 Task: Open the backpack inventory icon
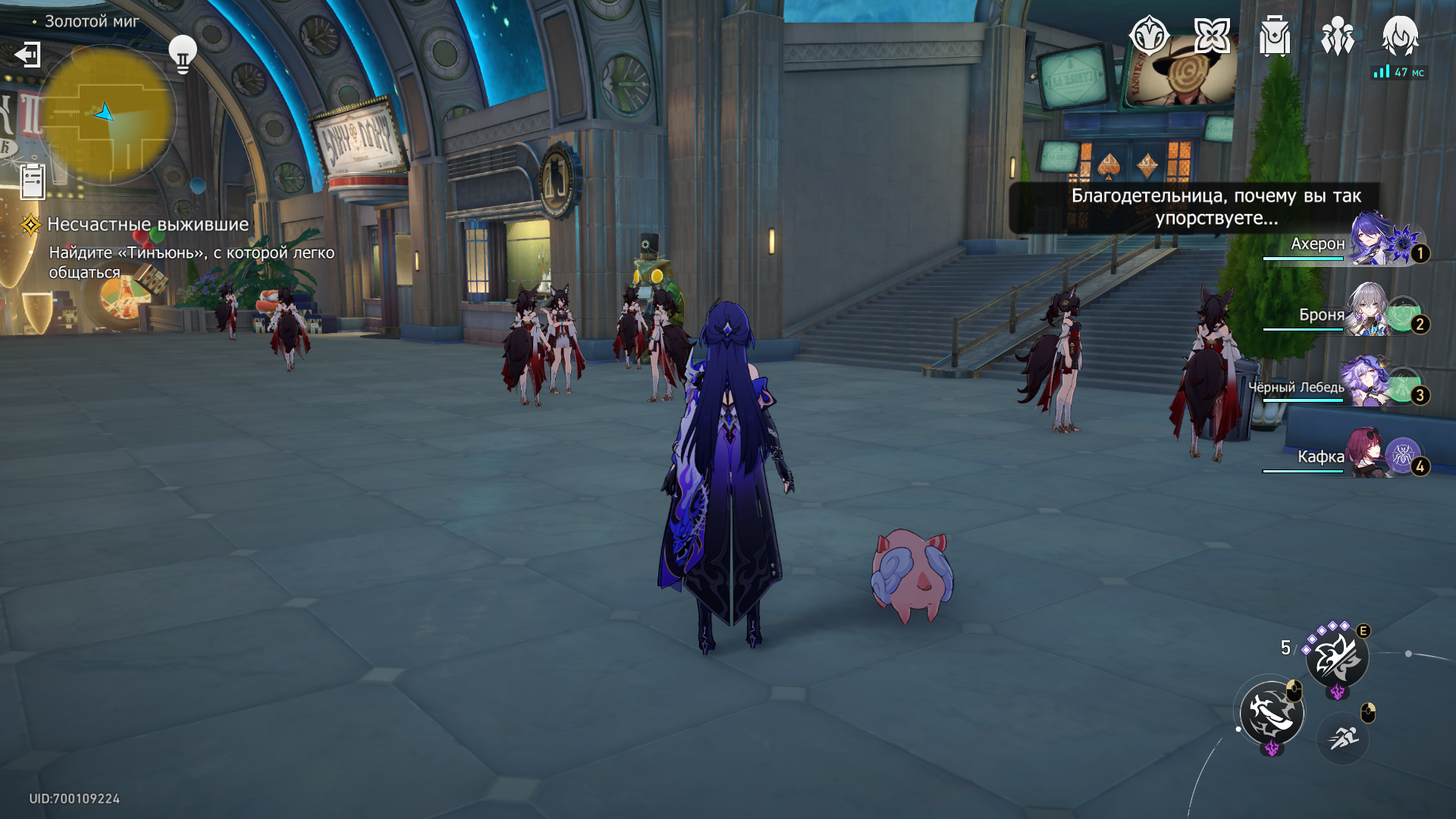1275,36
